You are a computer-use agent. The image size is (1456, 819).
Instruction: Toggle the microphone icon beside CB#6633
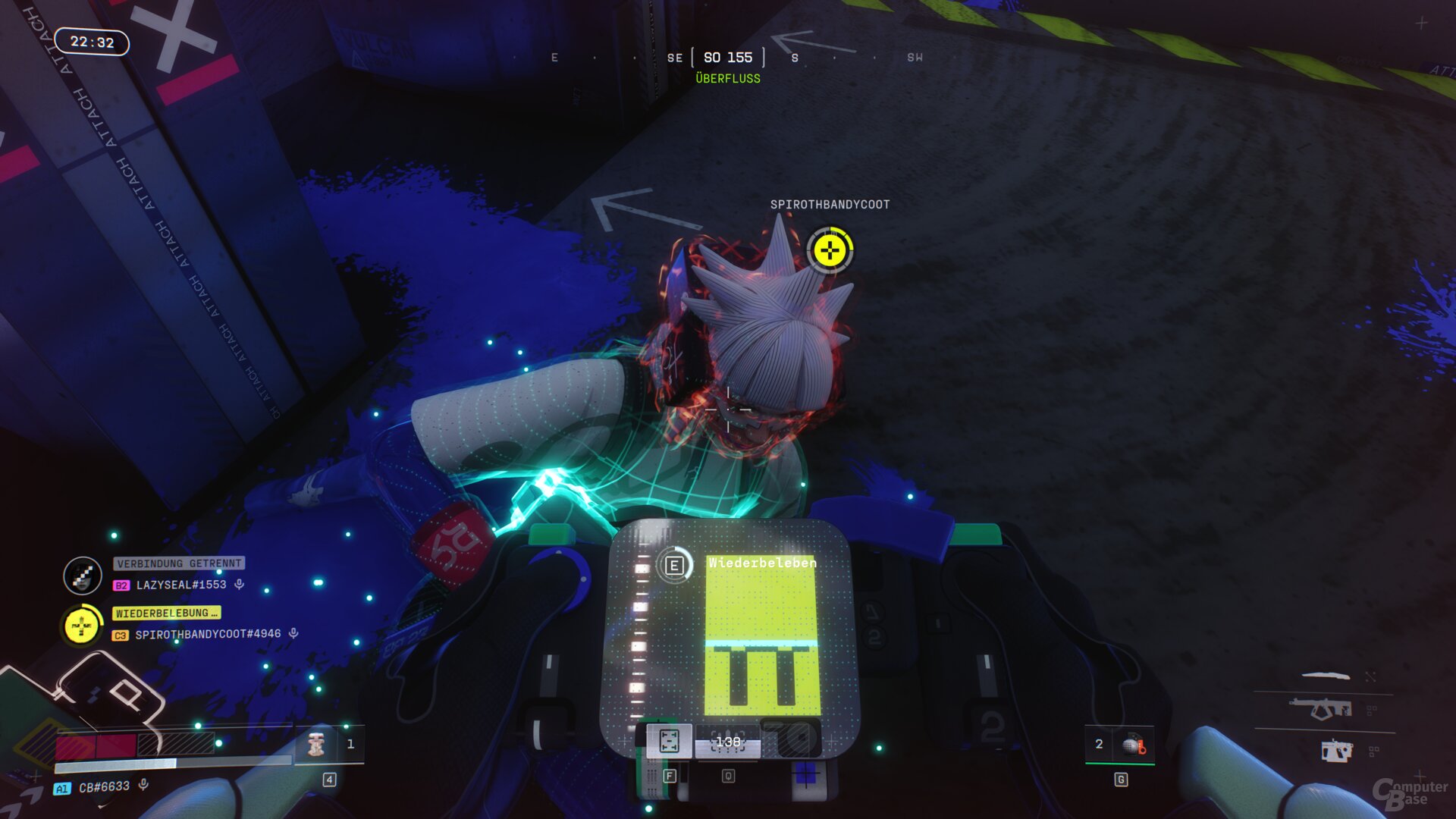143,785
